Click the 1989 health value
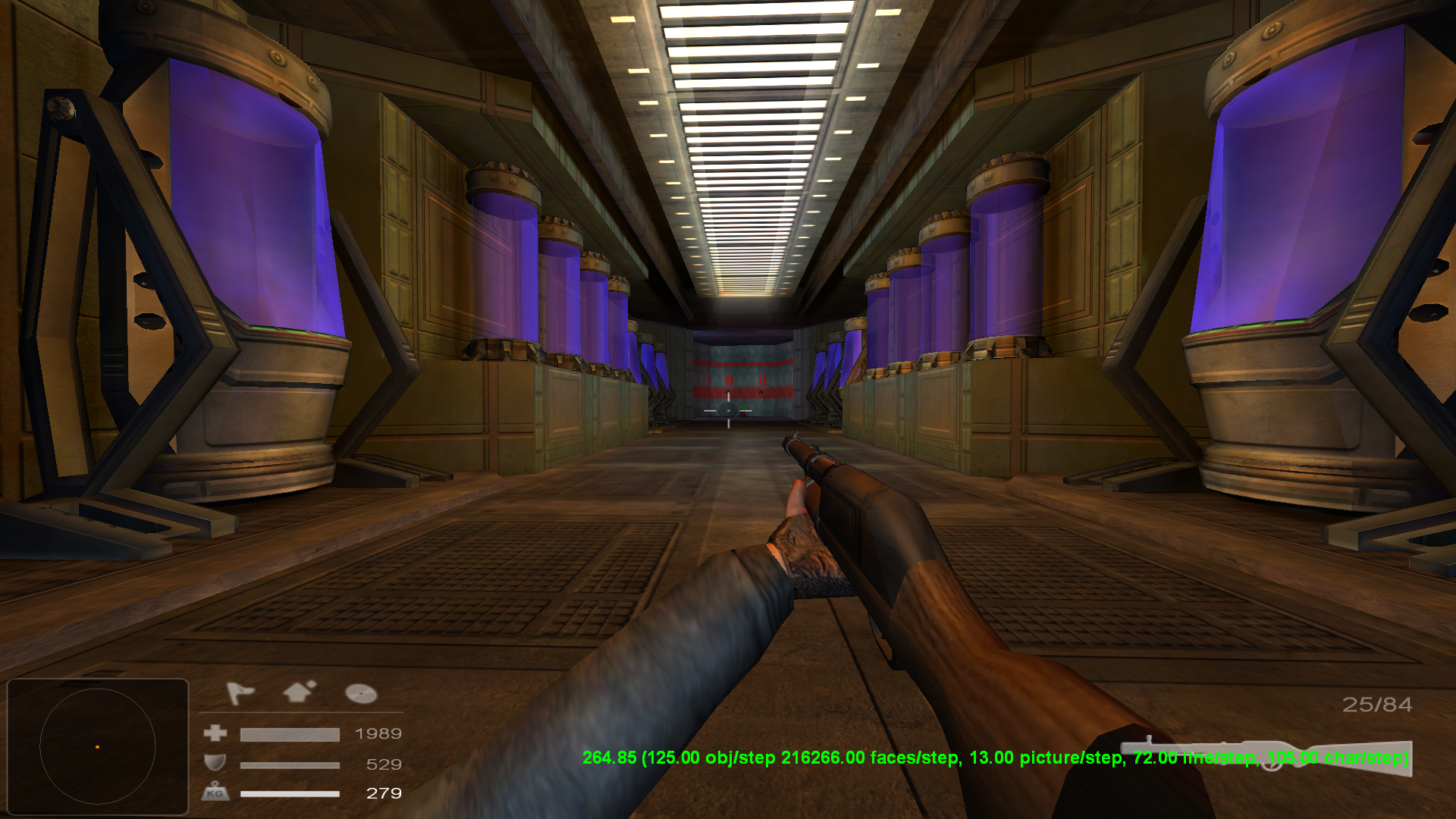This screenshot has height=819, width=1456. coord(378,733)
